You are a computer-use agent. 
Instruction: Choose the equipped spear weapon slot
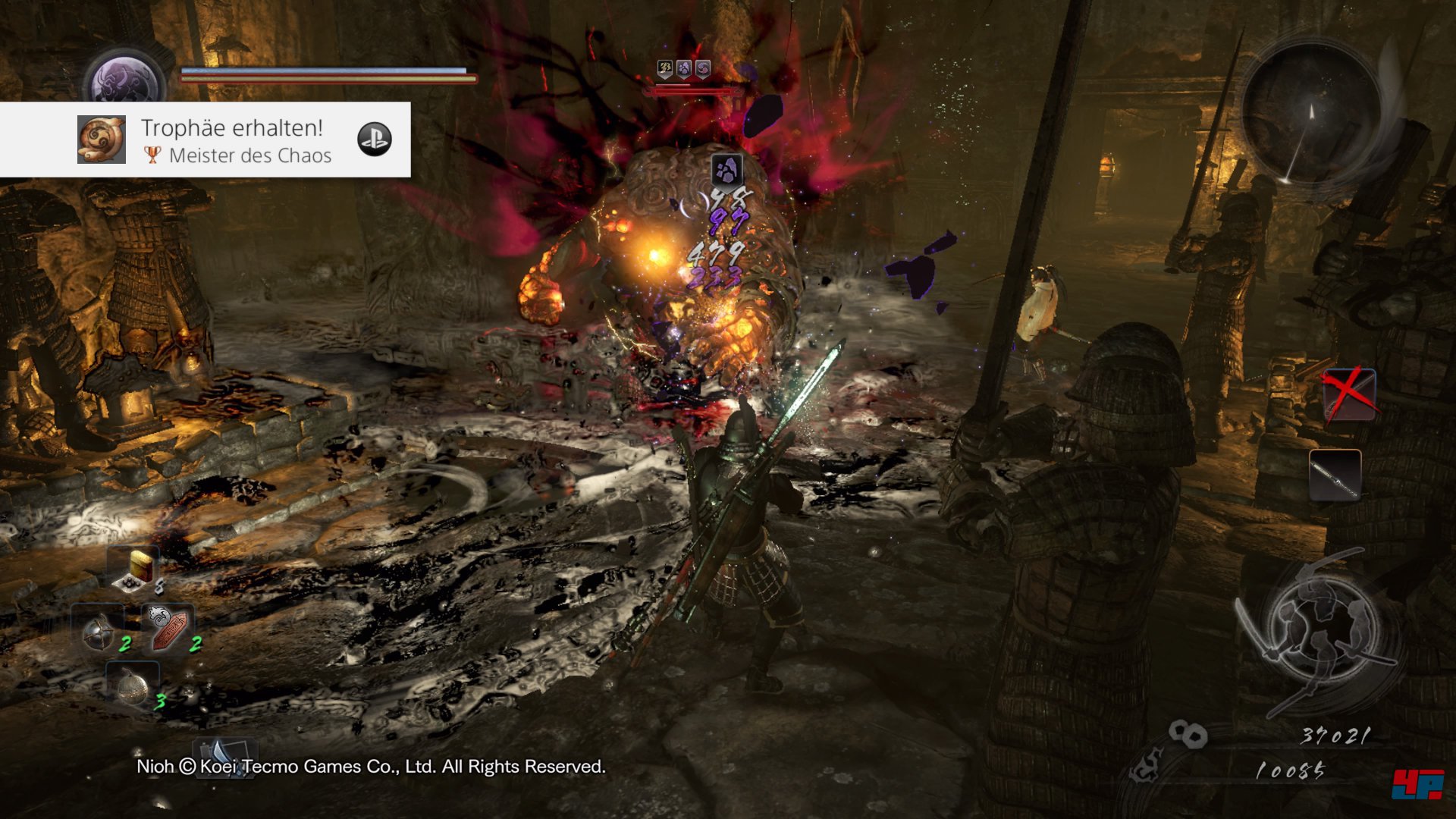1335,475
